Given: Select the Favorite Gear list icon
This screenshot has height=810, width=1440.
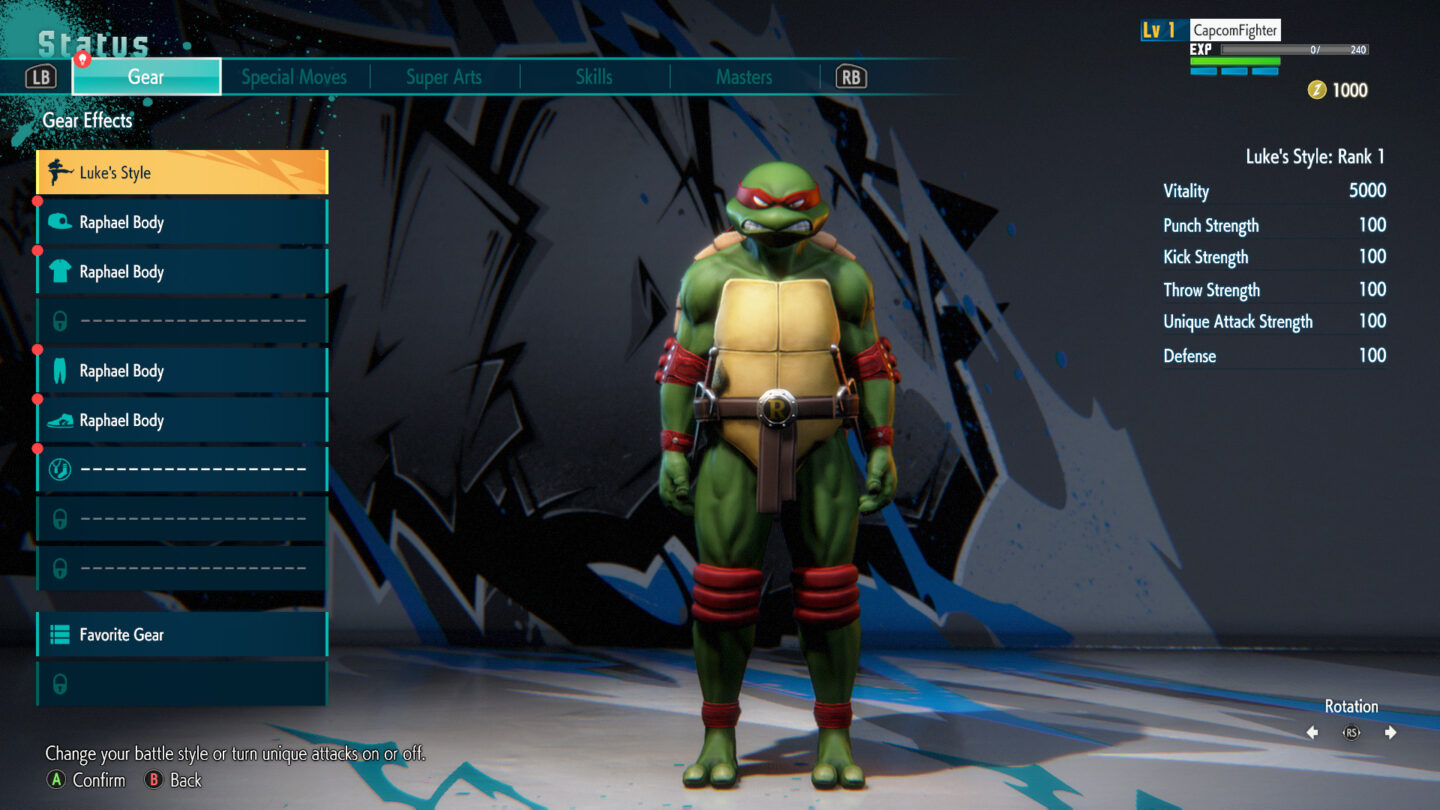Looking at the screenshot, I should pos(60,634).
